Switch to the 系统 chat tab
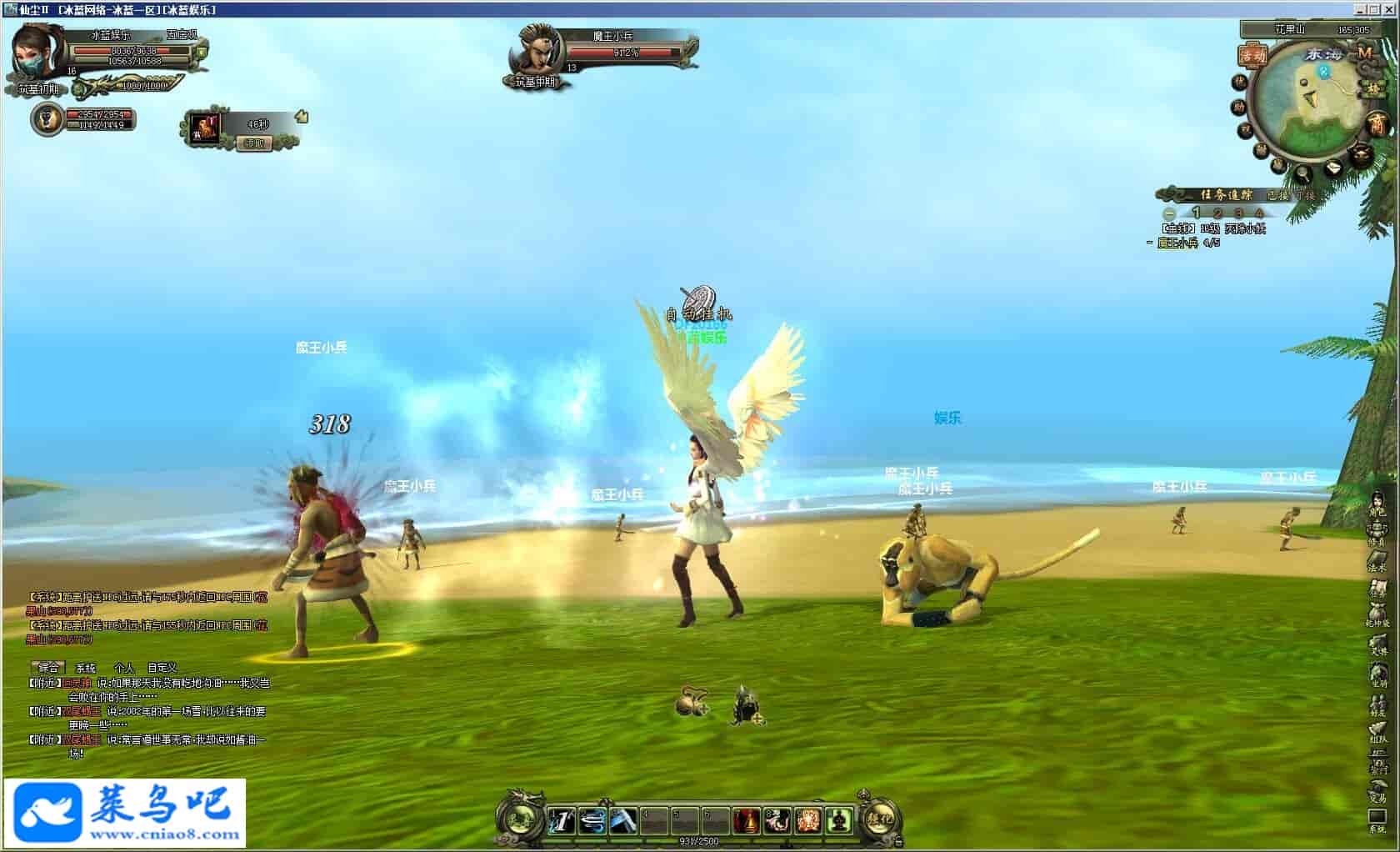This screenshot has width=1400, height=852. pyautogui.click(x=86, y=668)
